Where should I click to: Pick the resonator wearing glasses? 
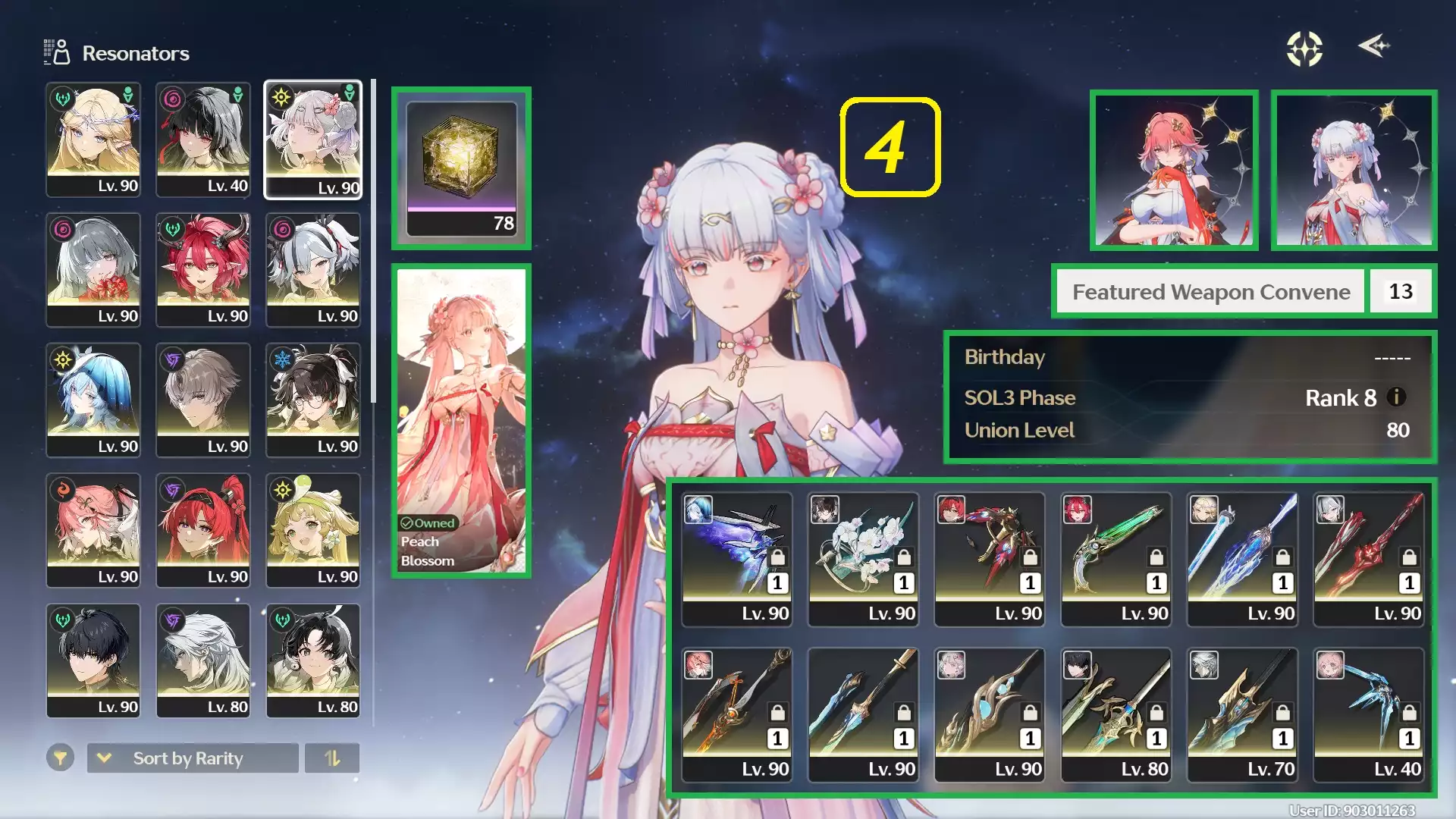pyautogui.click(x=313, y=401)
